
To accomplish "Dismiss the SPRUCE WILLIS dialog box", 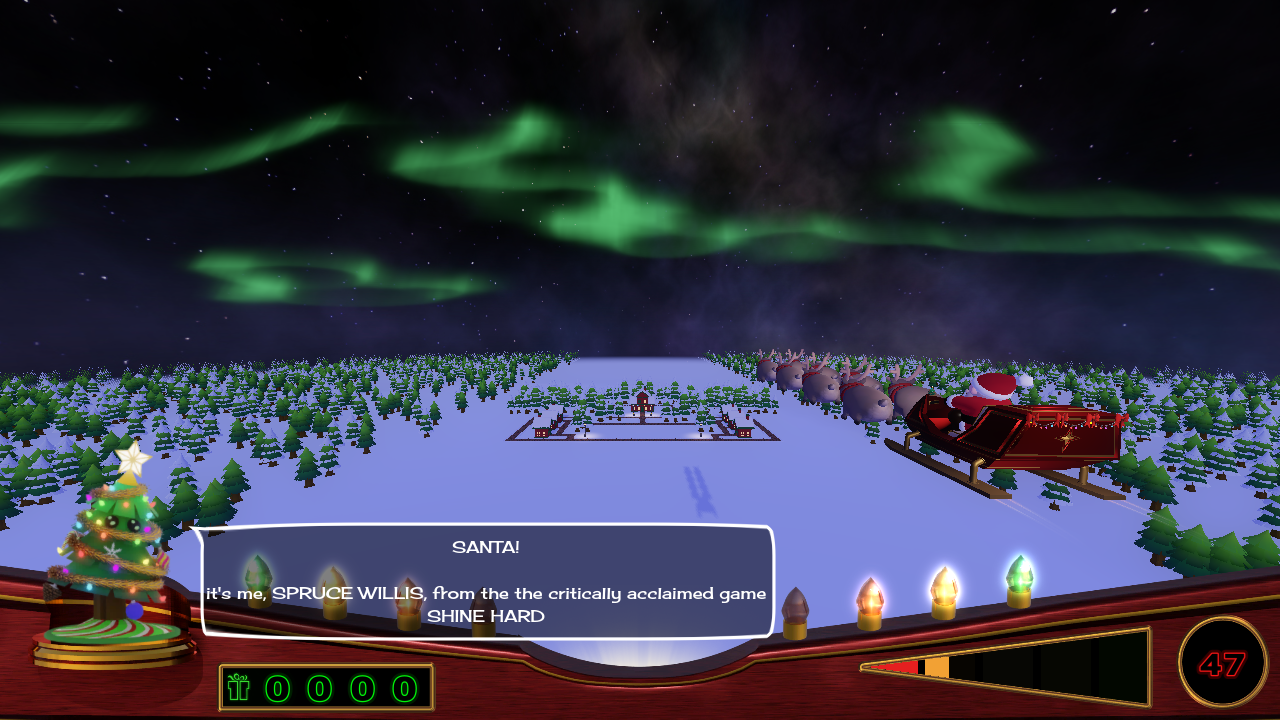I will tap(485, 582).
